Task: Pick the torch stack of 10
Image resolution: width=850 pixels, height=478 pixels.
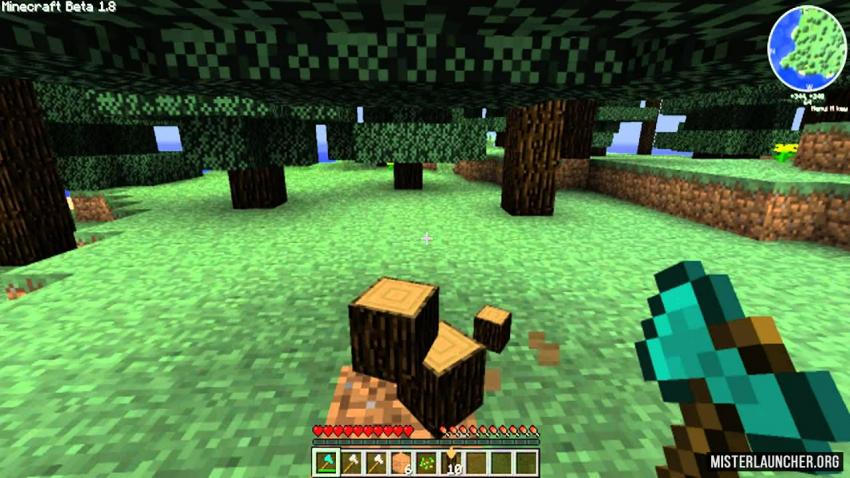Action: (452, 462)
